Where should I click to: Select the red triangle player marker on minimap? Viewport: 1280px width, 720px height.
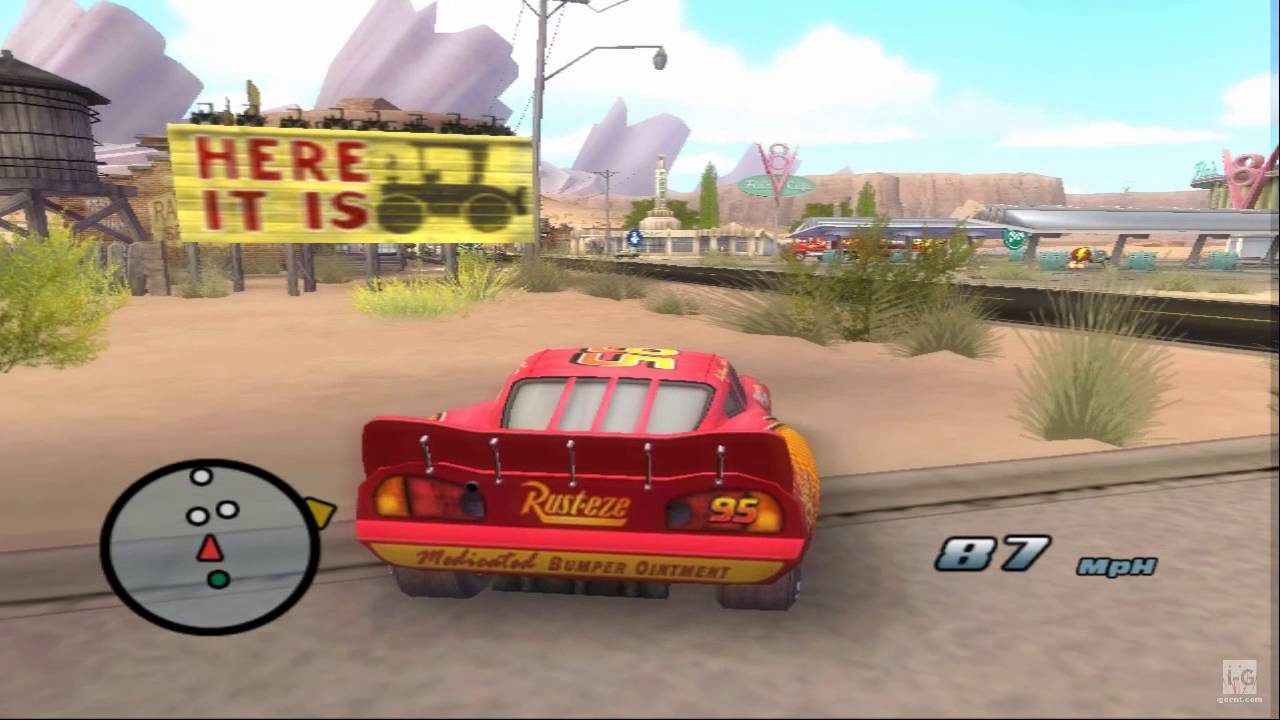[x=210, y=548]
